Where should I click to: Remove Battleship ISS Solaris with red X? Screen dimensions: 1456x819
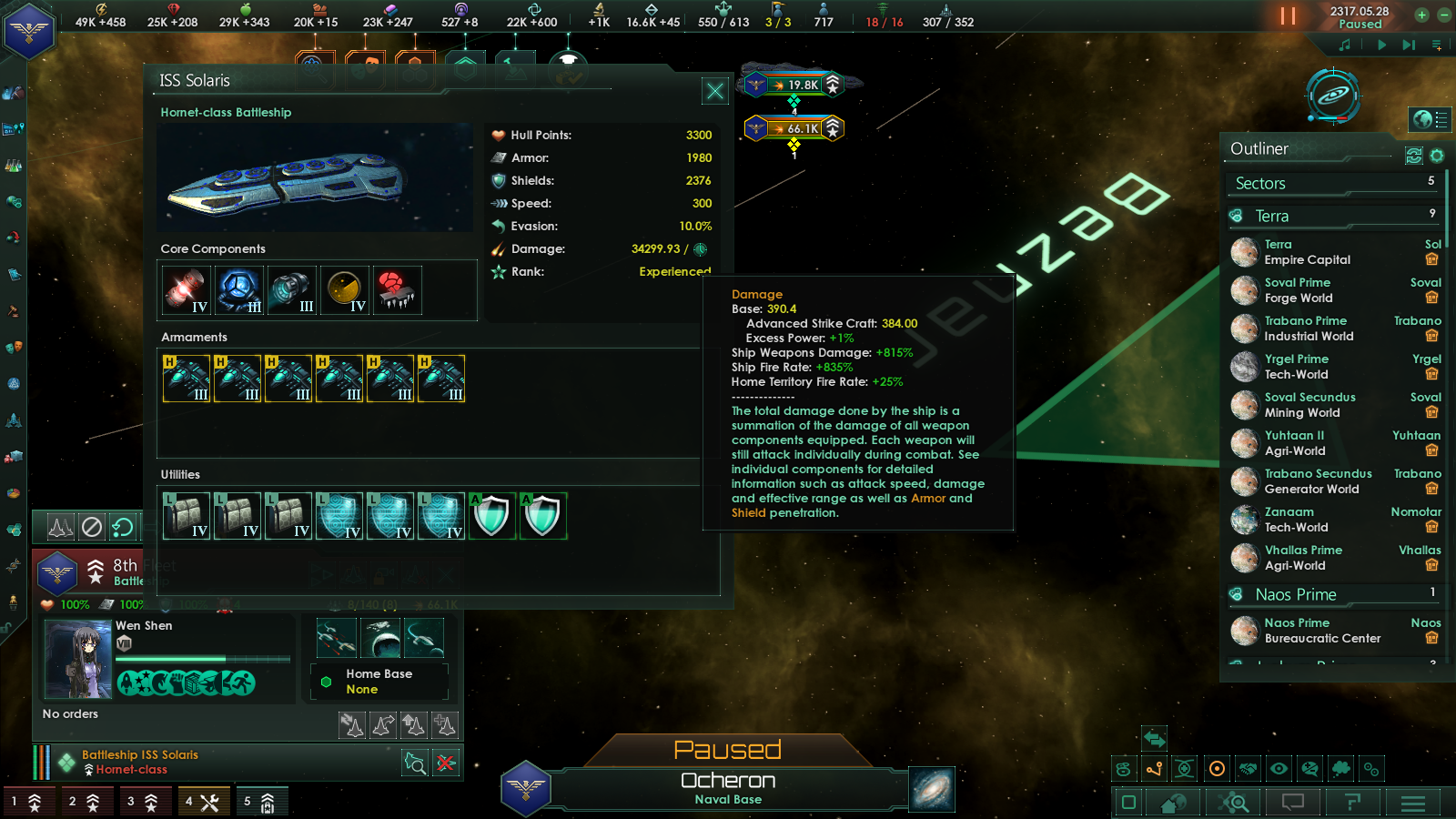[446, 763]
